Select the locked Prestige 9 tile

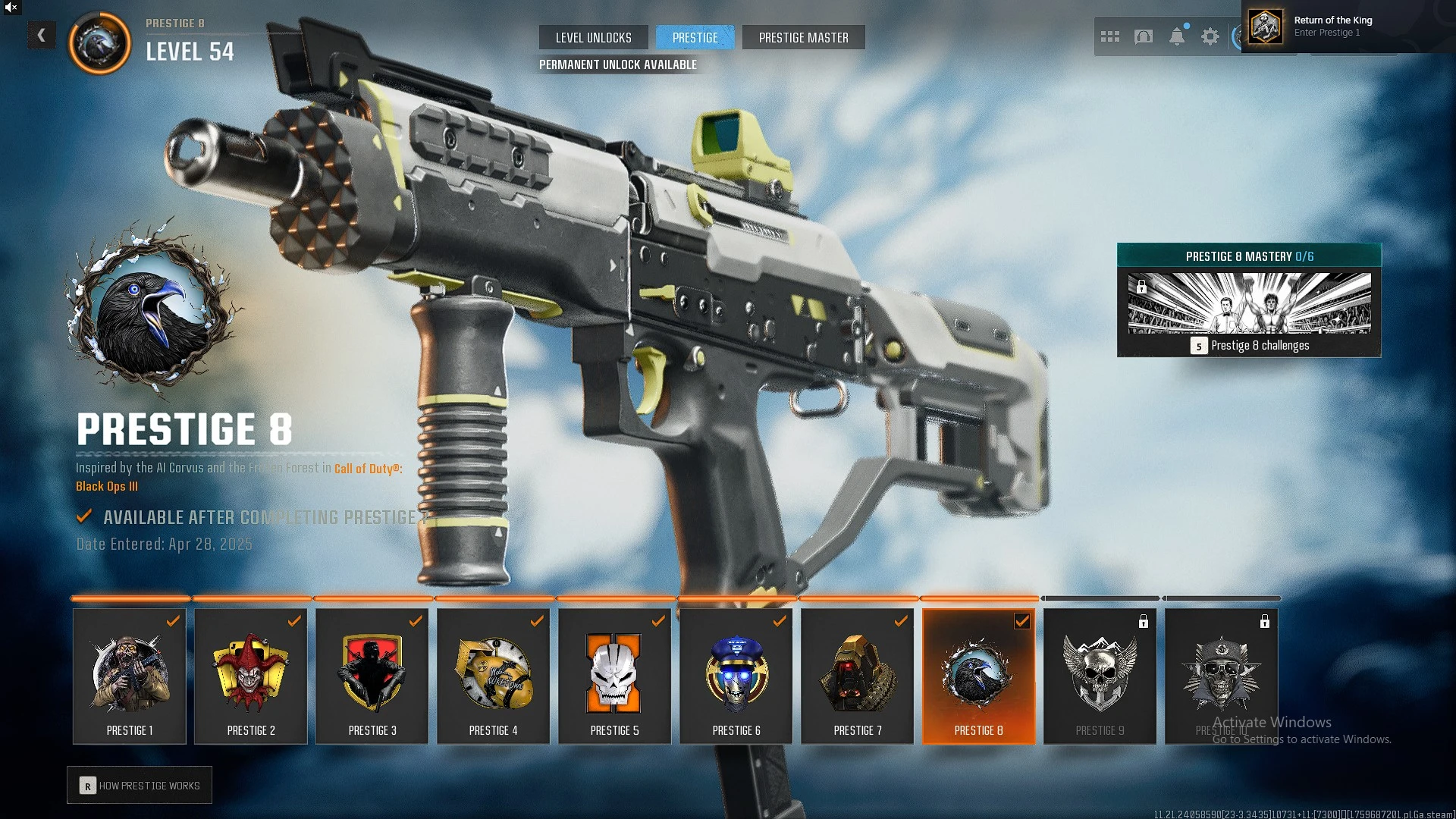pos(1100,676)
